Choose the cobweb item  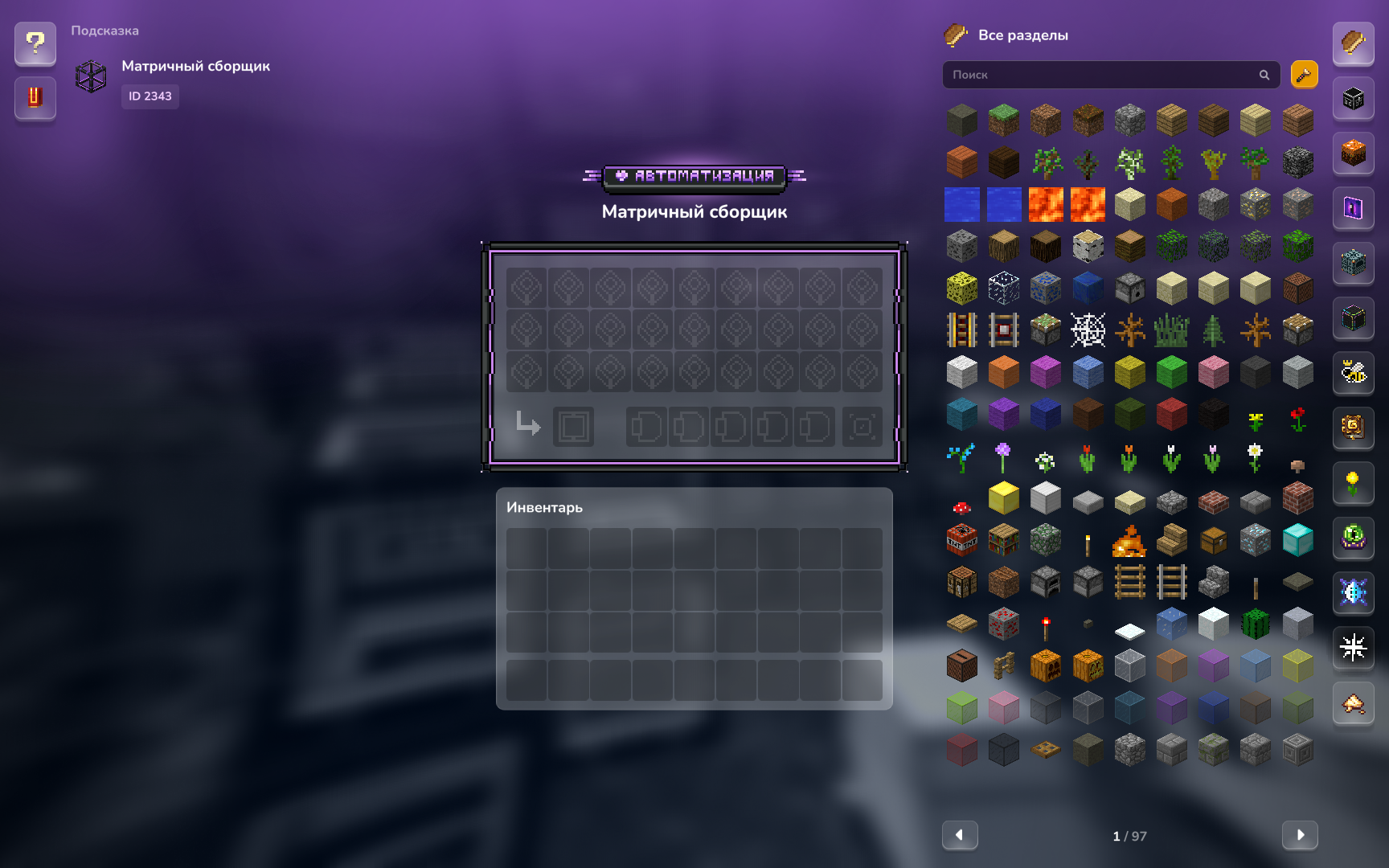[1088, 330]
